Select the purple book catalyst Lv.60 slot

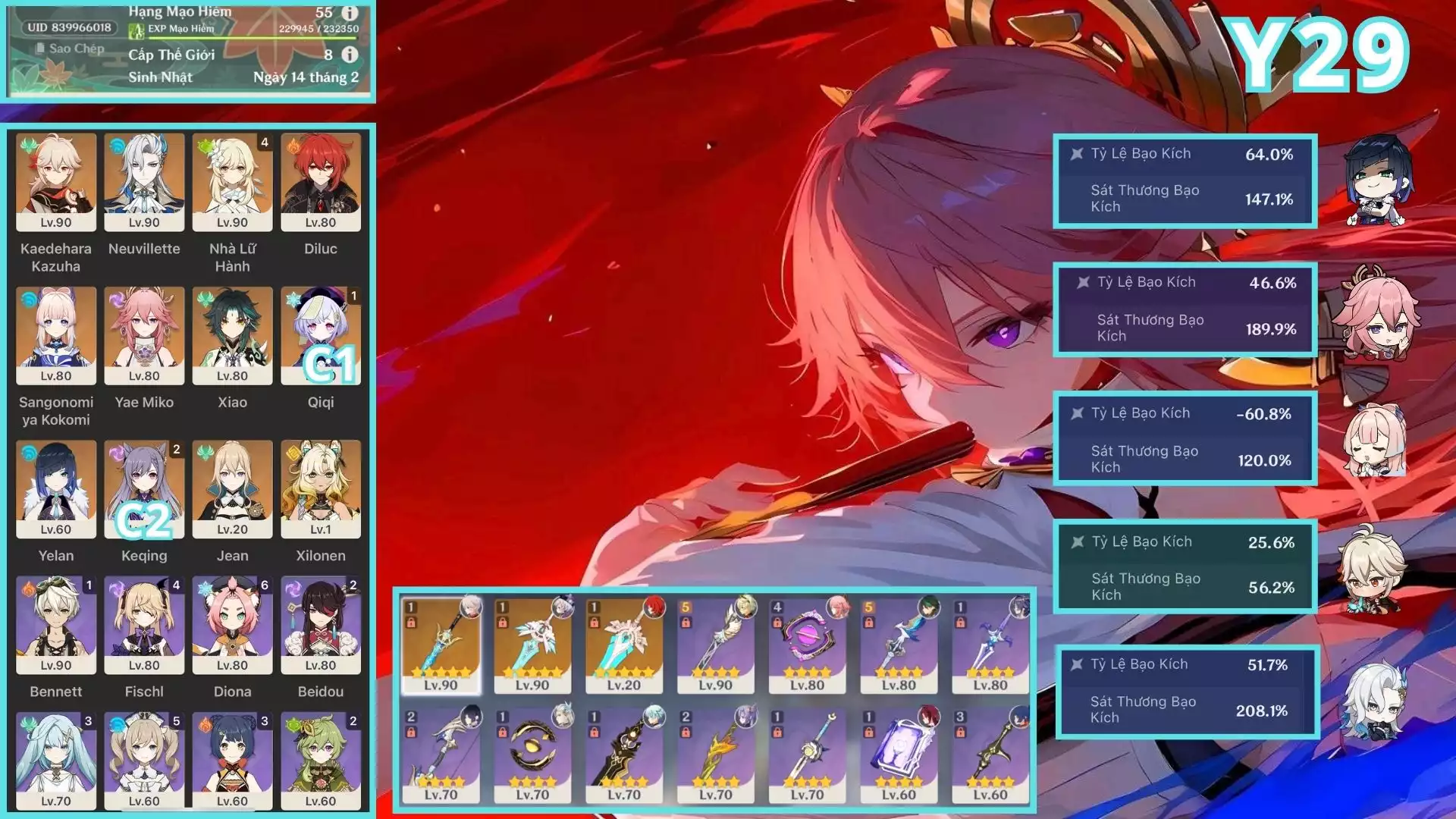[899, 755]
